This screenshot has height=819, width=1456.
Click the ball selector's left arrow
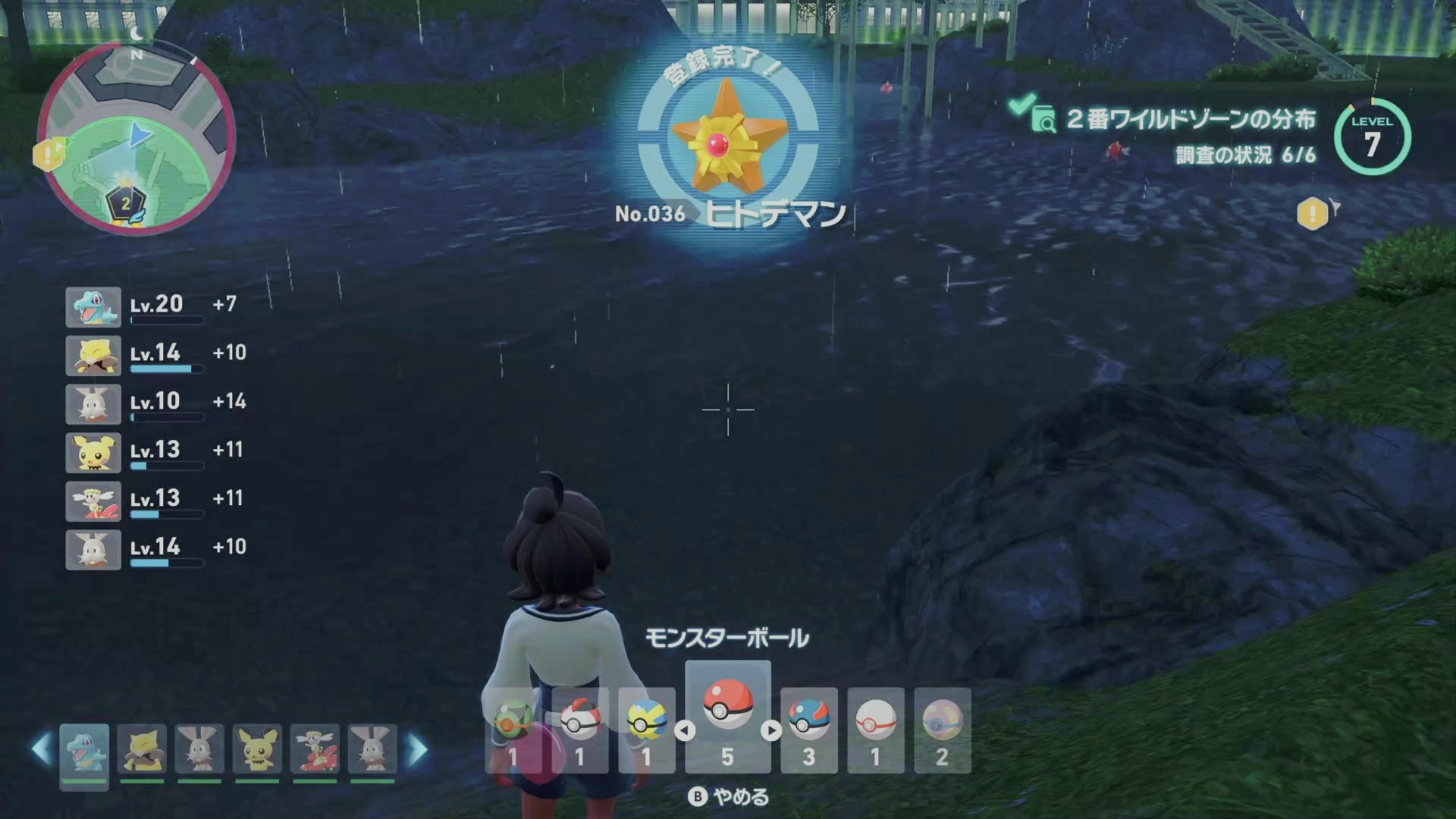point(685,730)
